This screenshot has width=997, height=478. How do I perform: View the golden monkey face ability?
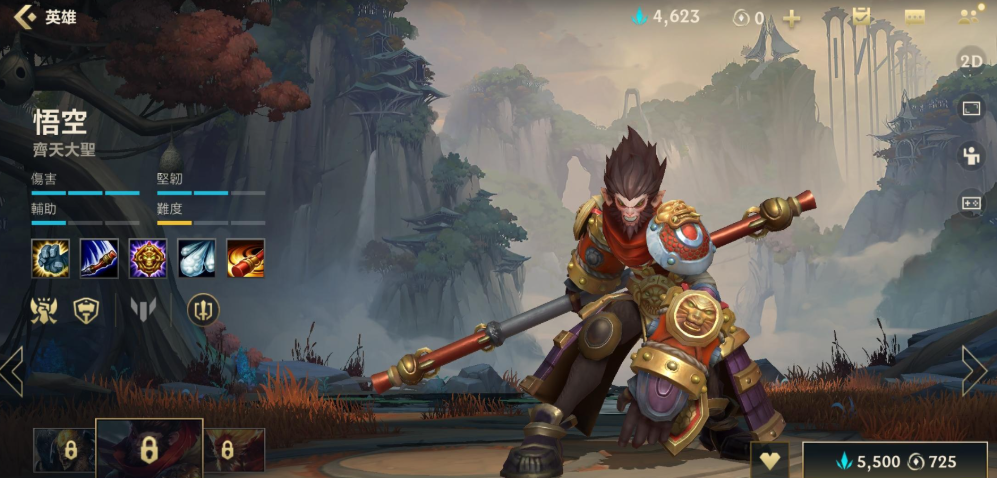[x=147, y=258]
